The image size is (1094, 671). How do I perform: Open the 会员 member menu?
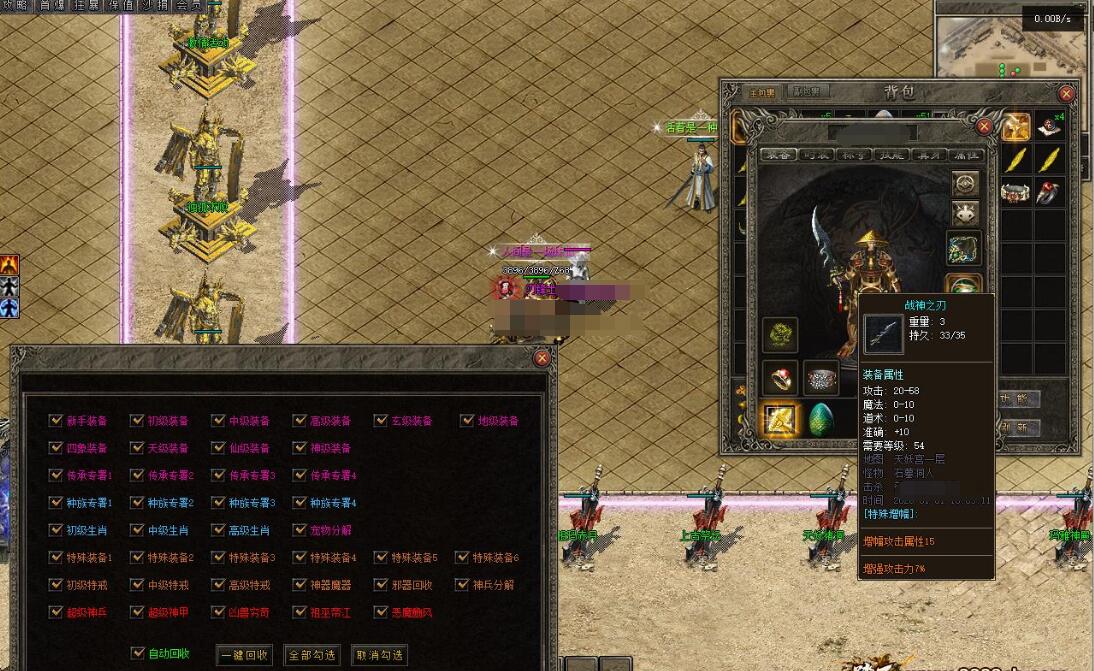[x=188, y=5]
